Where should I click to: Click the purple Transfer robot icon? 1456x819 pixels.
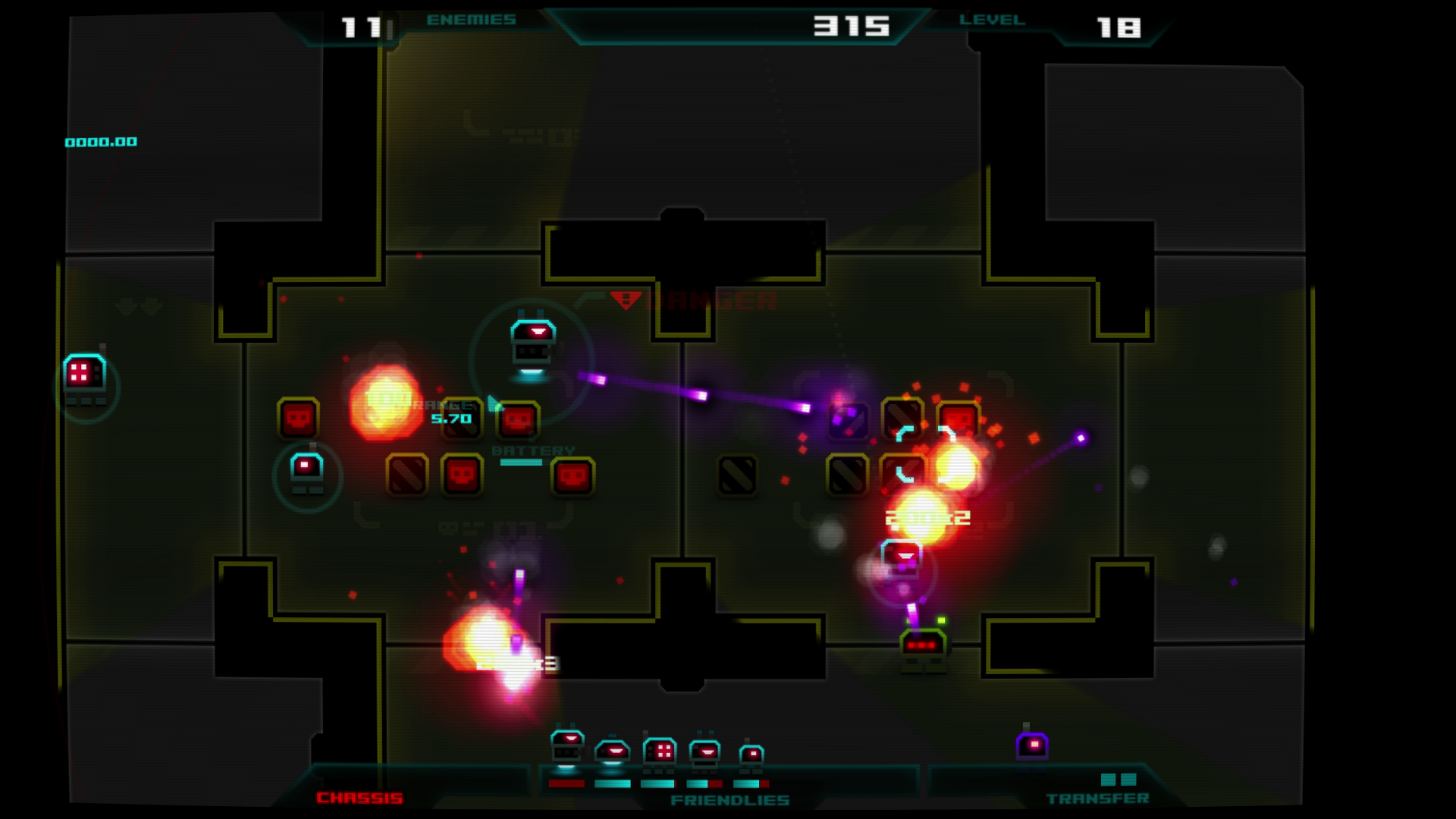point(1031,746)
